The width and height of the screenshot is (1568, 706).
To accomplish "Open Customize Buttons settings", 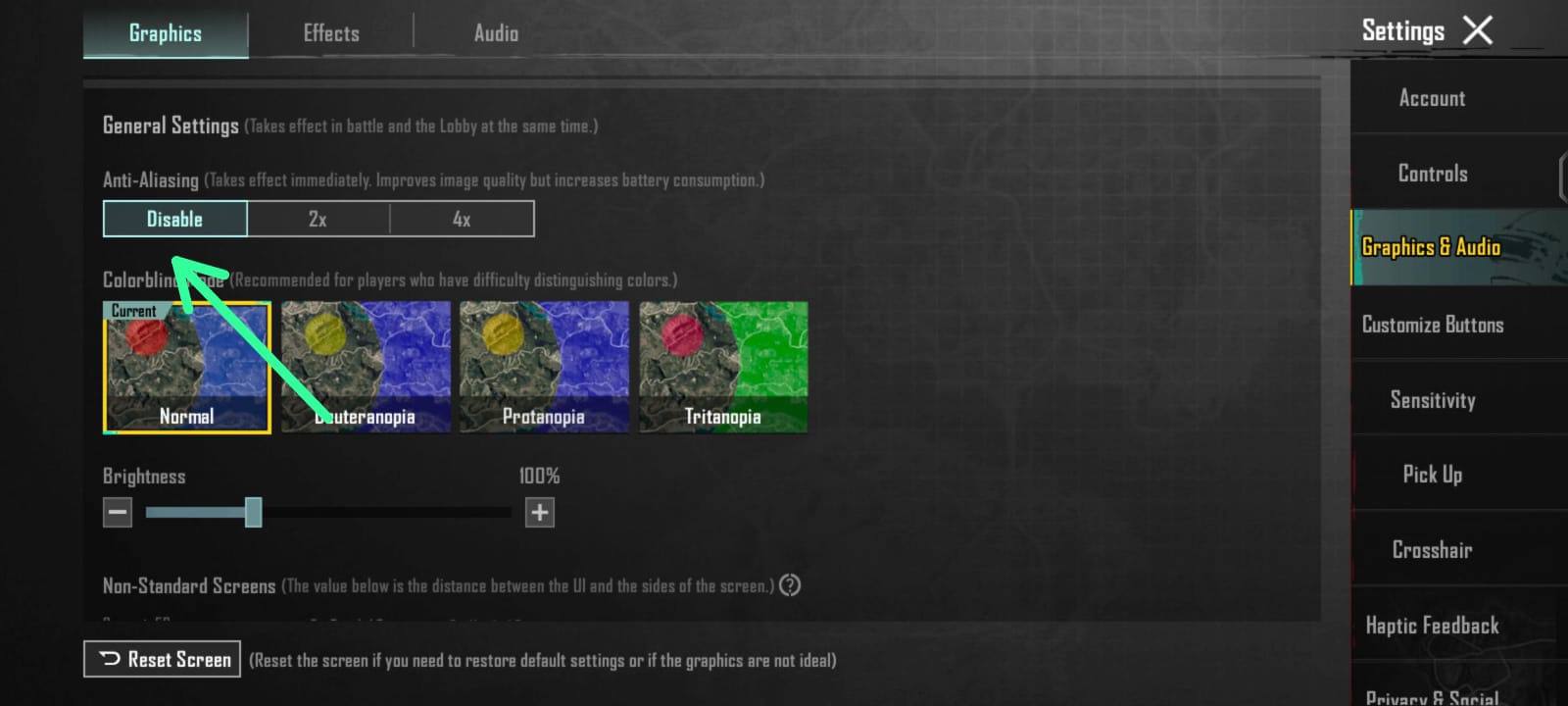I will tap(1432, 325).
